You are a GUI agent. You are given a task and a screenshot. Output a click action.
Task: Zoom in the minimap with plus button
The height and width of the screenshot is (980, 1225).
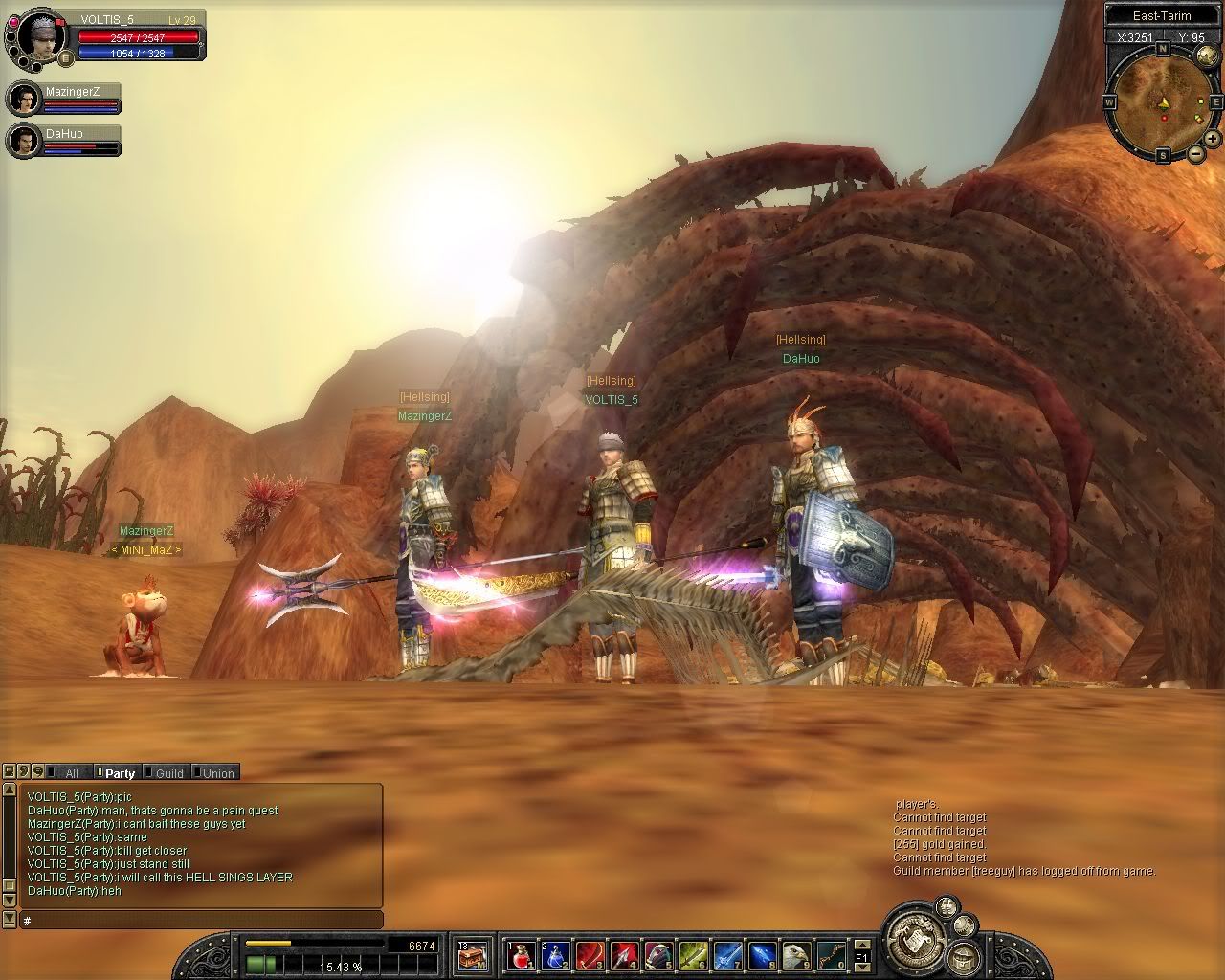1212,140
